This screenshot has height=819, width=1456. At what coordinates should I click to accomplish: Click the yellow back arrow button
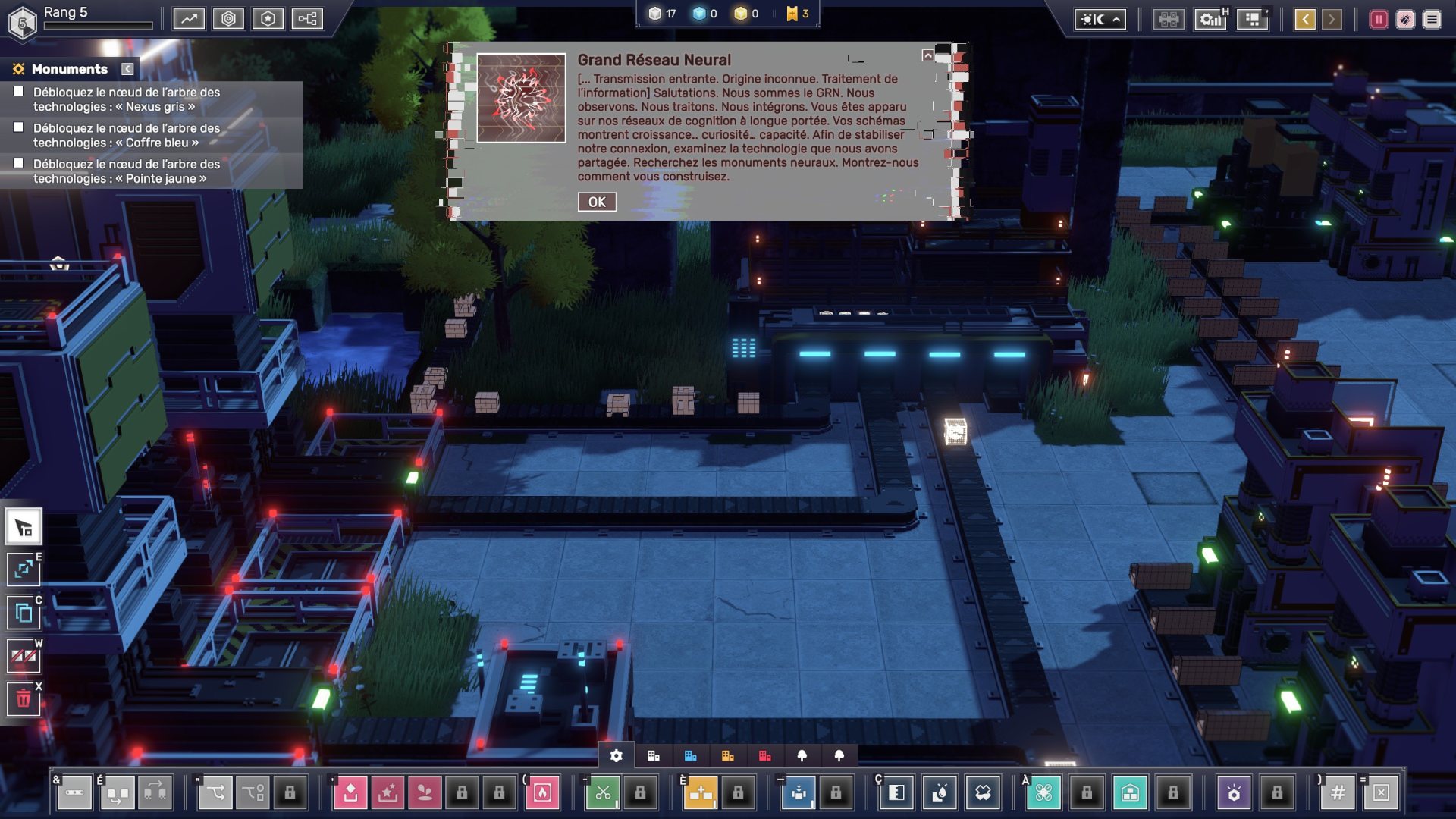[x=1305, y=20]
